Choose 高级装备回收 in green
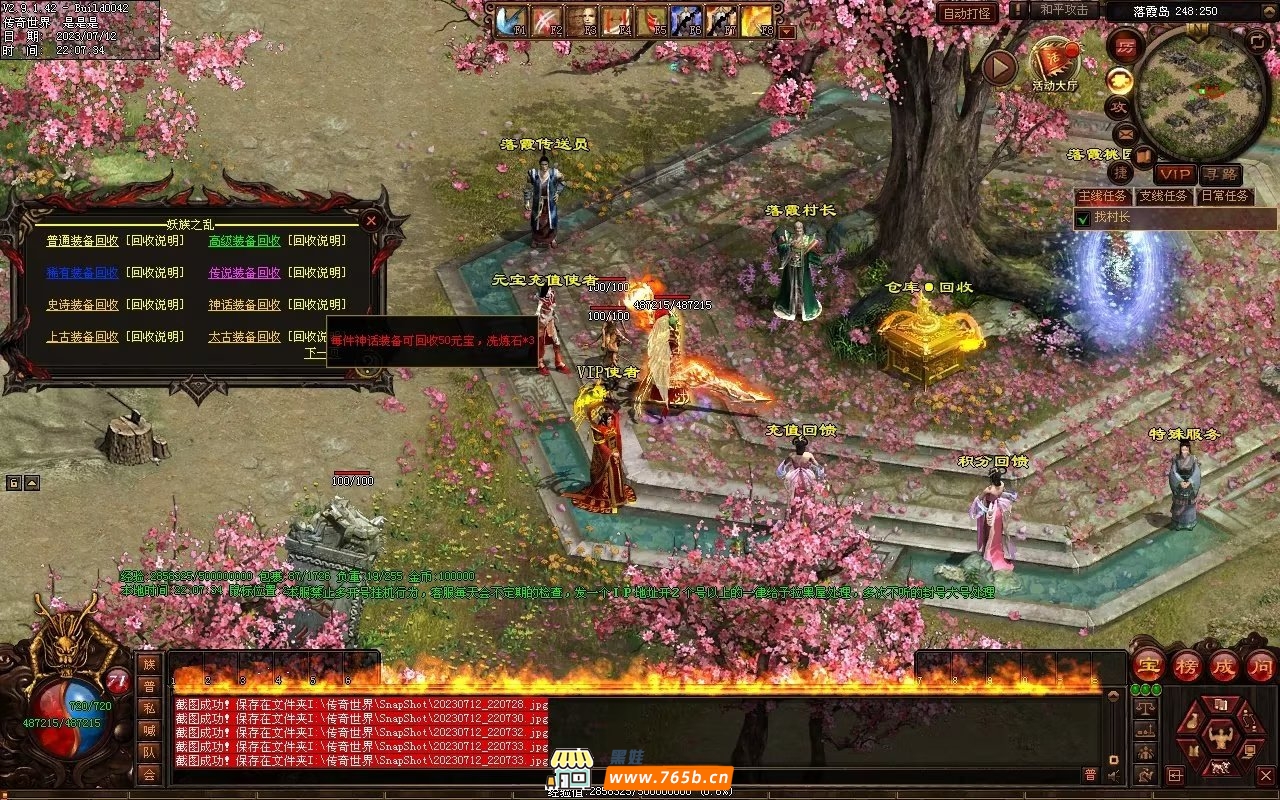1280x800 pixels. [x=244, y=241]
